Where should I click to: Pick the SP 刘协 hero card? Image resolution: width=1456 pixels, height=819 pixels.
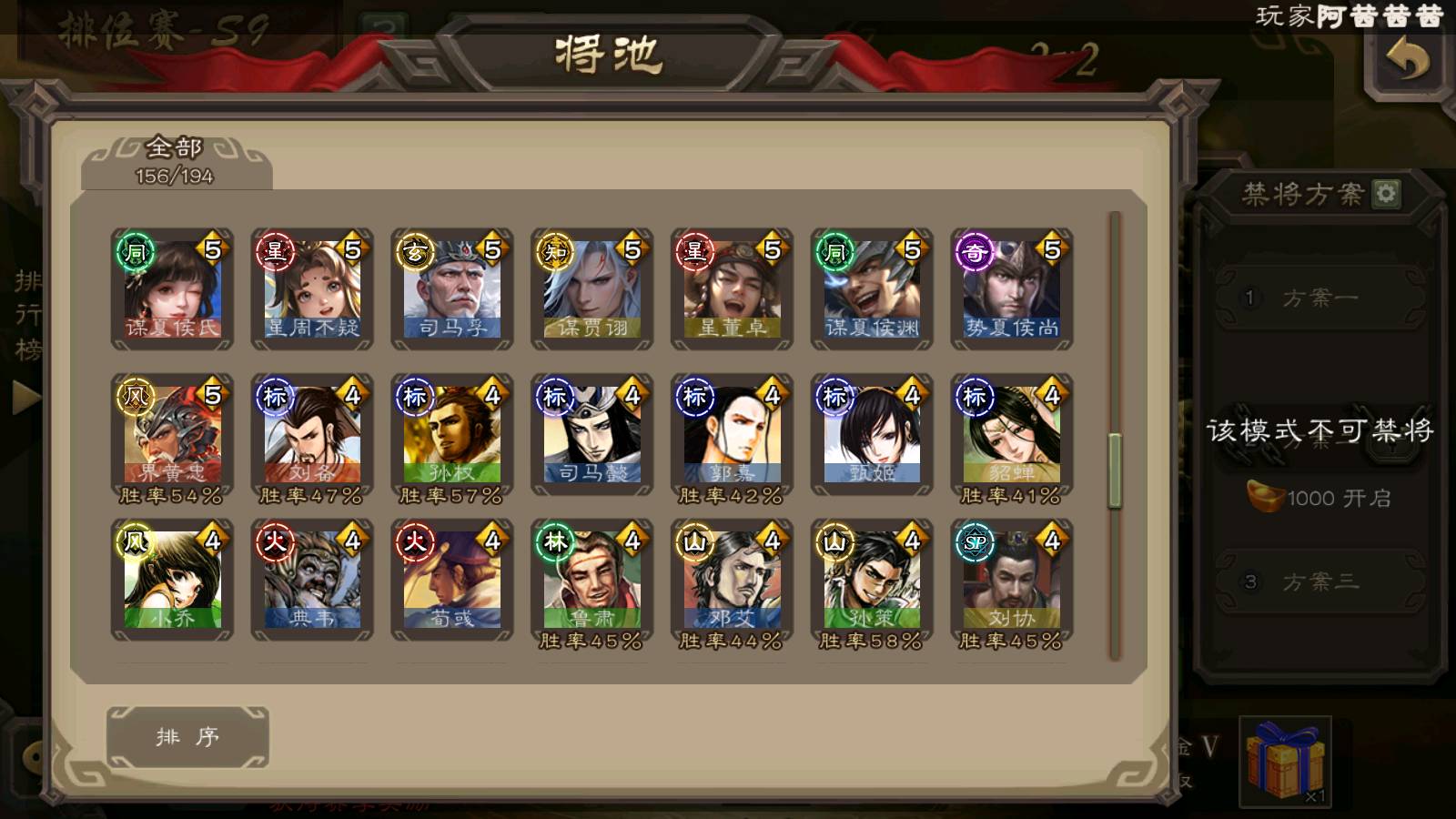(1012, 581)
